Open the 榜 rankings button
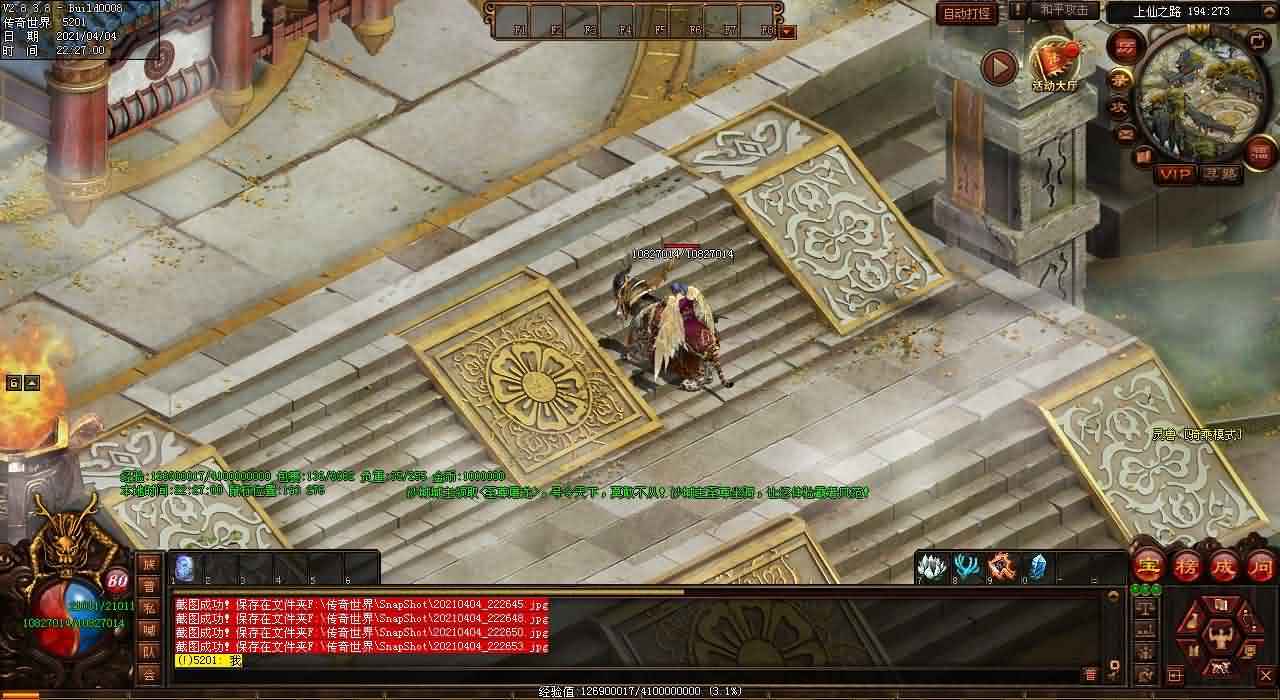The width and height of the screenshot is (1280, 700). (x=1186, y=566)
